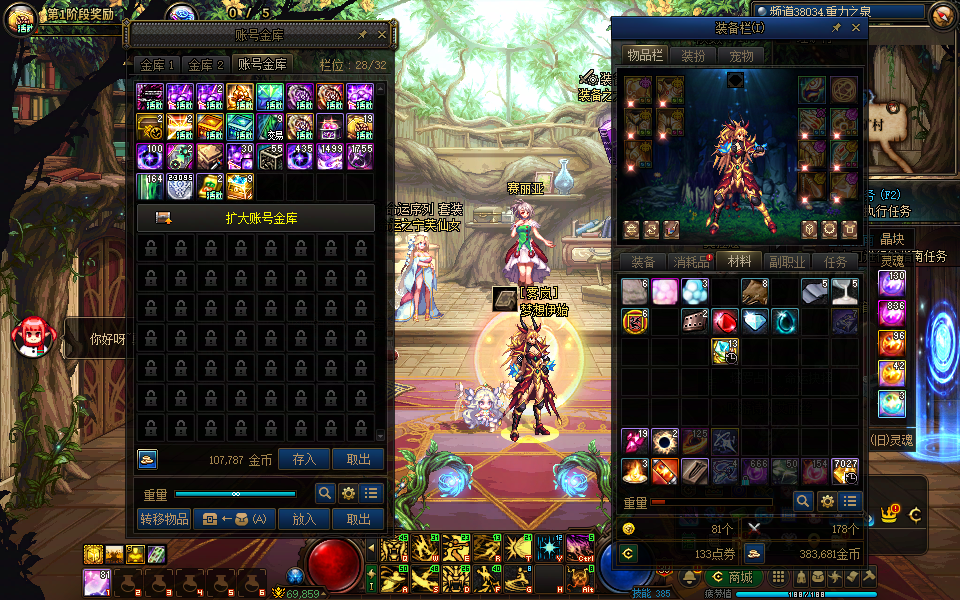The image size is (960, 600).
Task: Click the 放入 put-in button
Action: click(304, 519)
